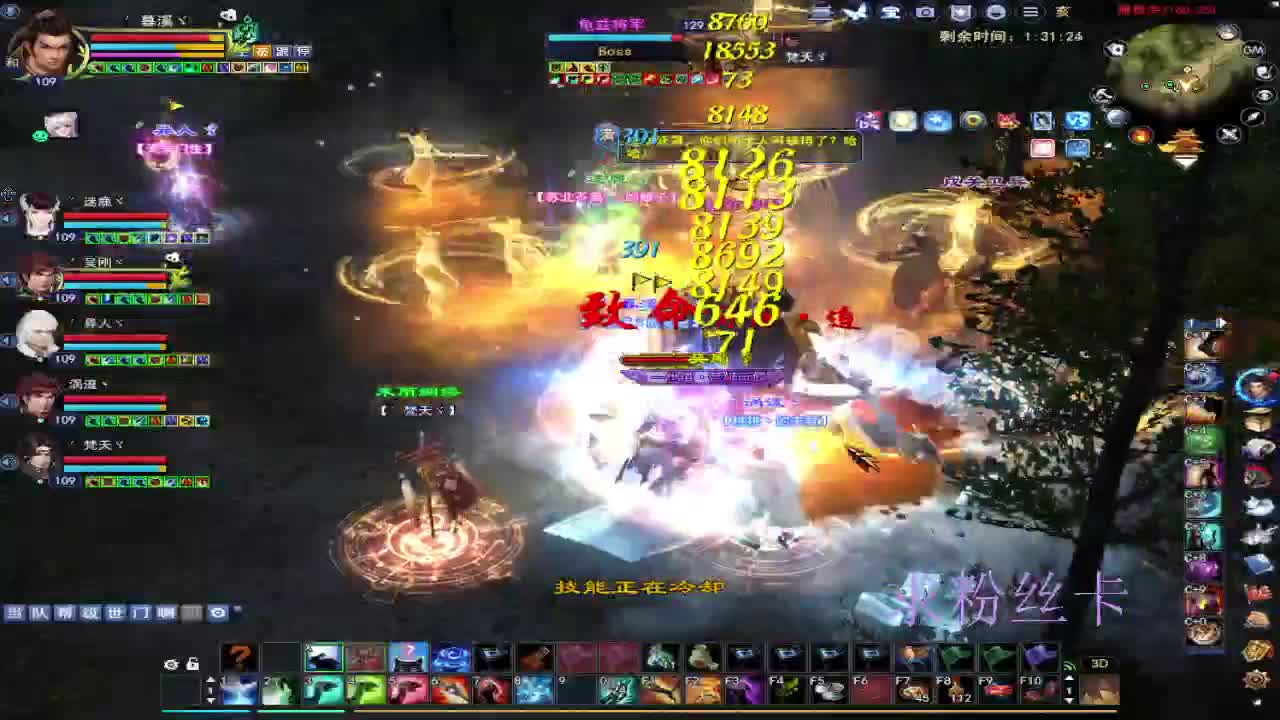Viewport: 1280px width, 720px height.
Task: Click the experience bar at the screen bottom
Action: (x=640, y=712)
